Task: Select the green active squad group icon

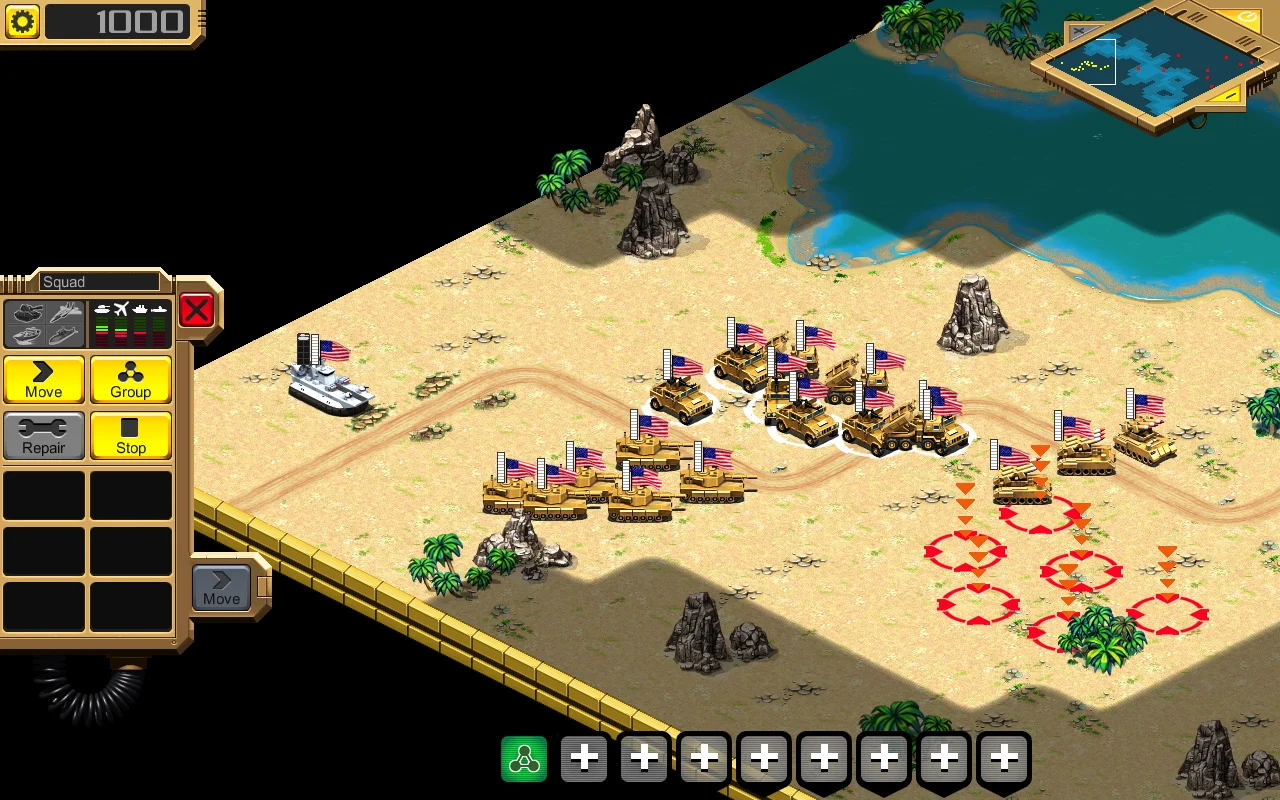Action: [x=525, y=758]
